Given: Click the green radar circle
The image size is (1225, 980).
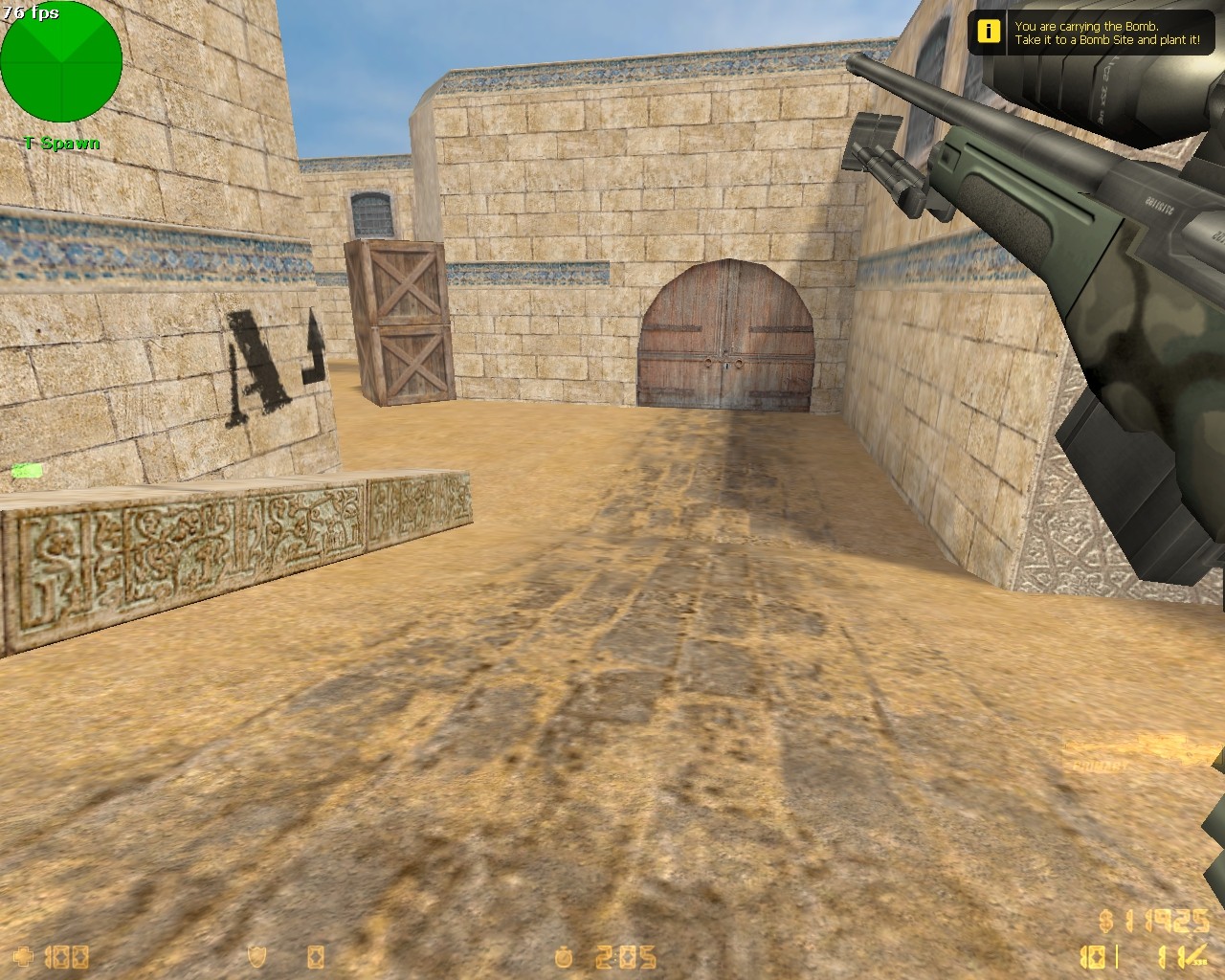Looking at the screenshot, I should [x=62, y=62].
